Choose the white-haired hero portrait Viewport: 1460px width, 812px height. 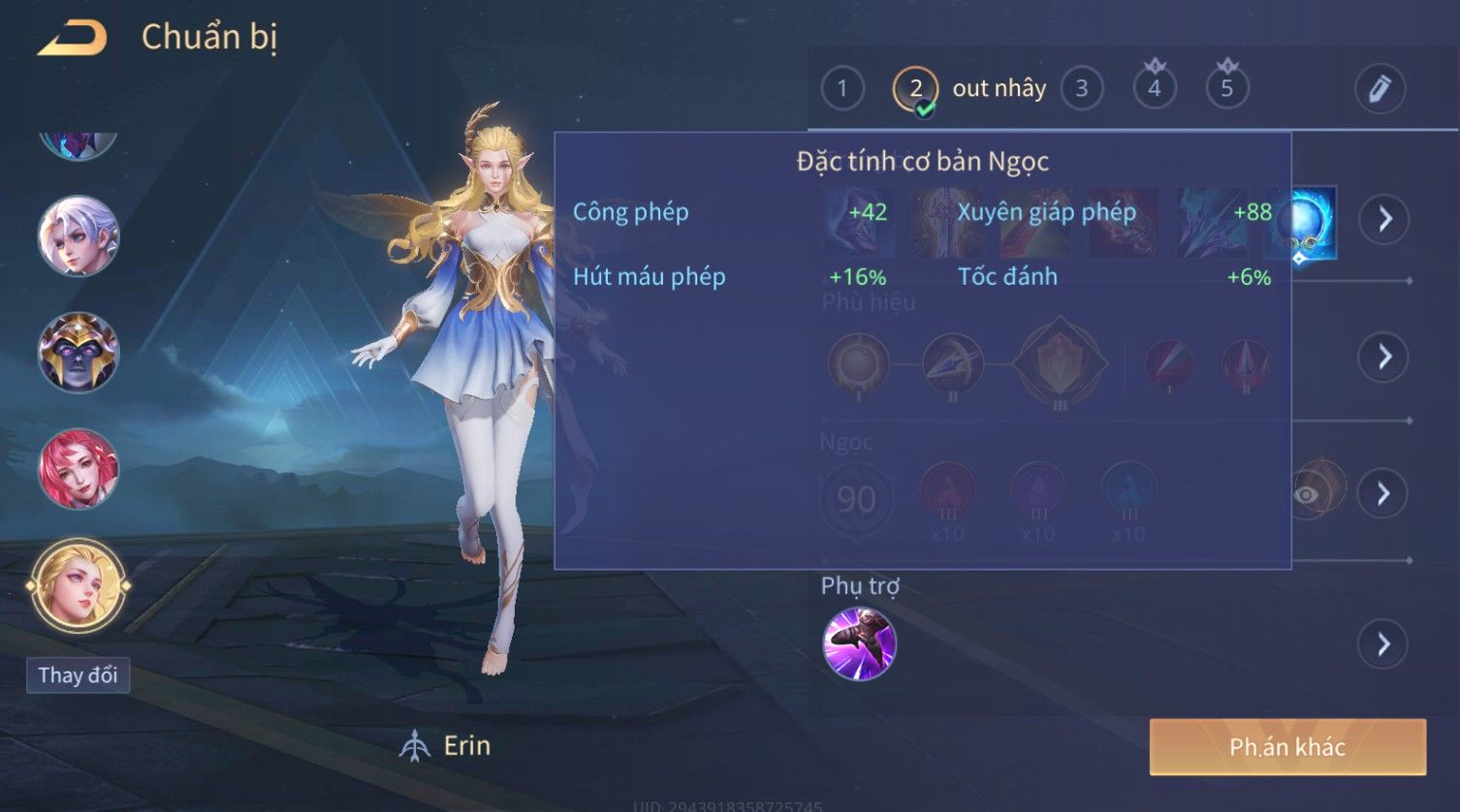pos(79,236)
